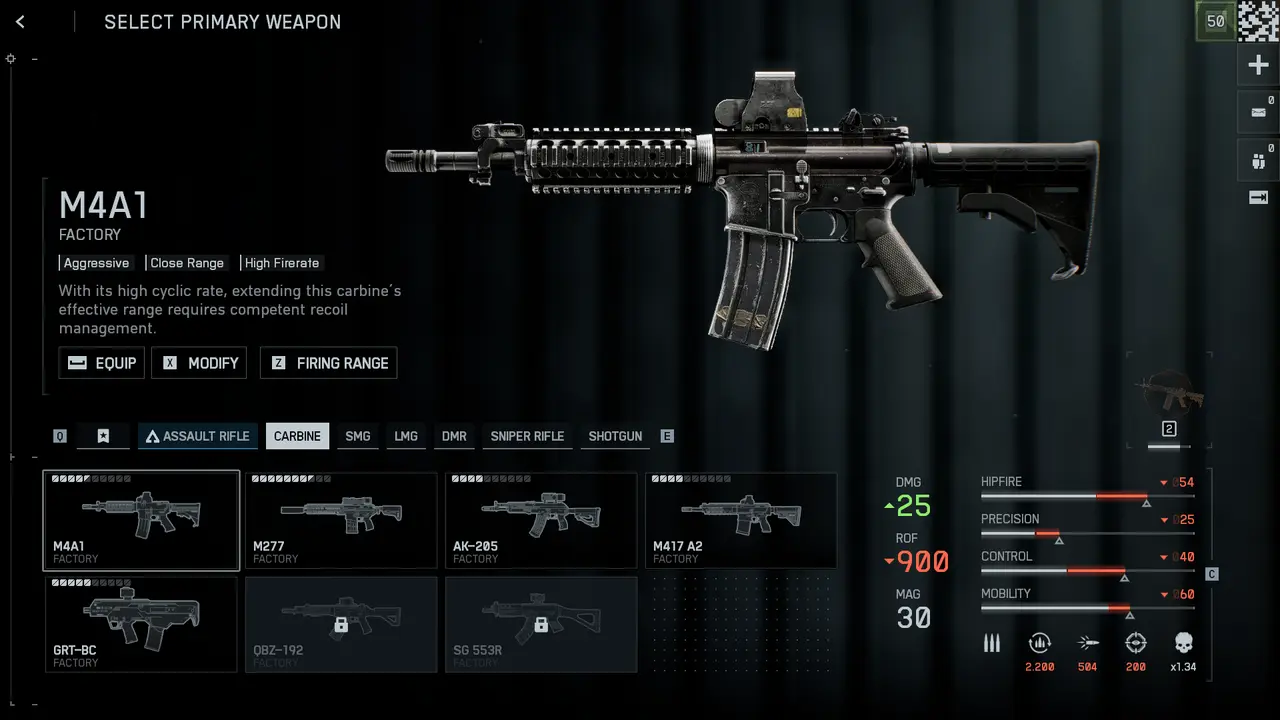Open the favorites bookmark tab

tap(103, 436)
